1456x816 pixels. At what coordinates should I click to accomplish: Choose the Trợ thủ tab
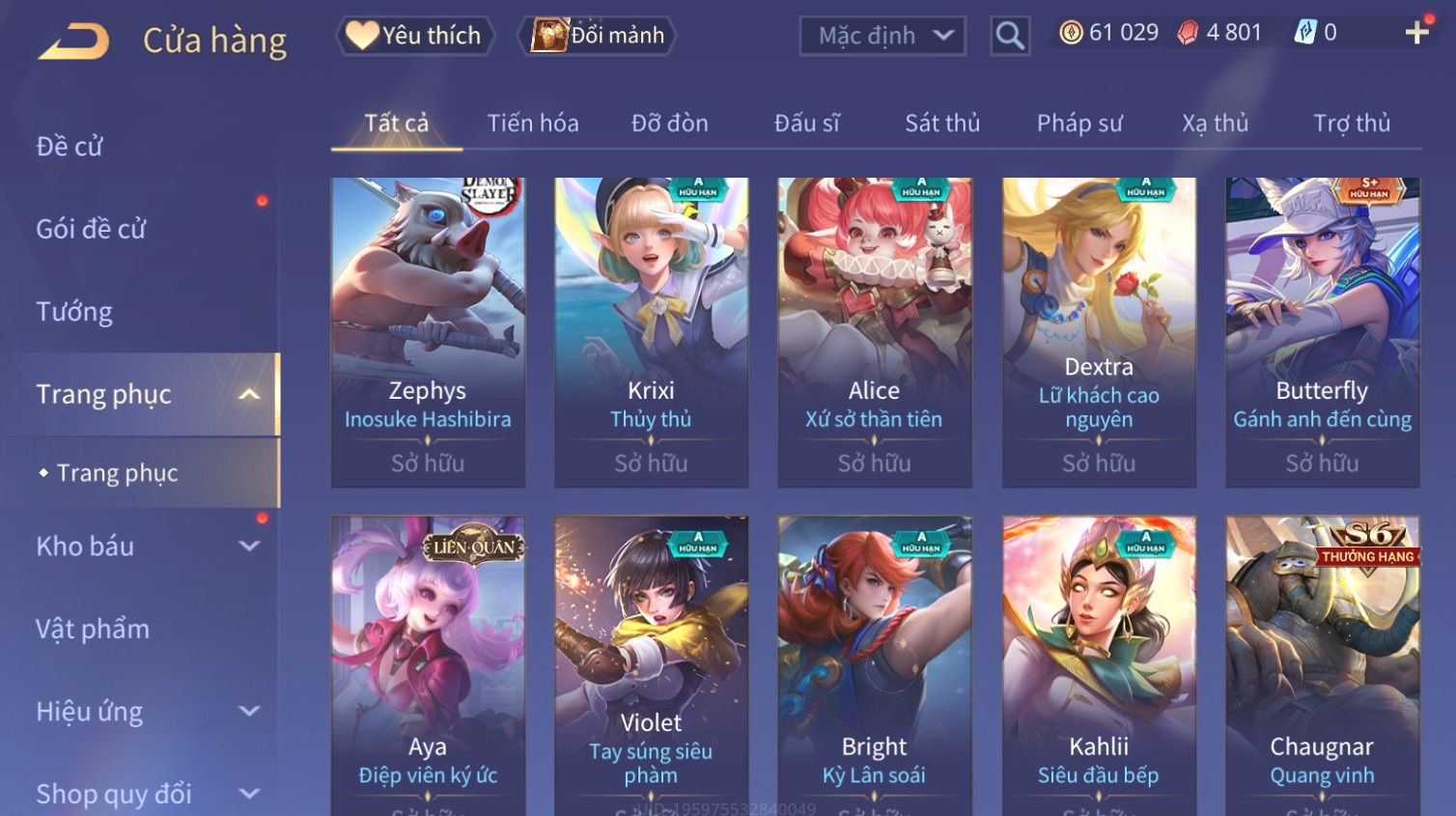coord(1351,124)
